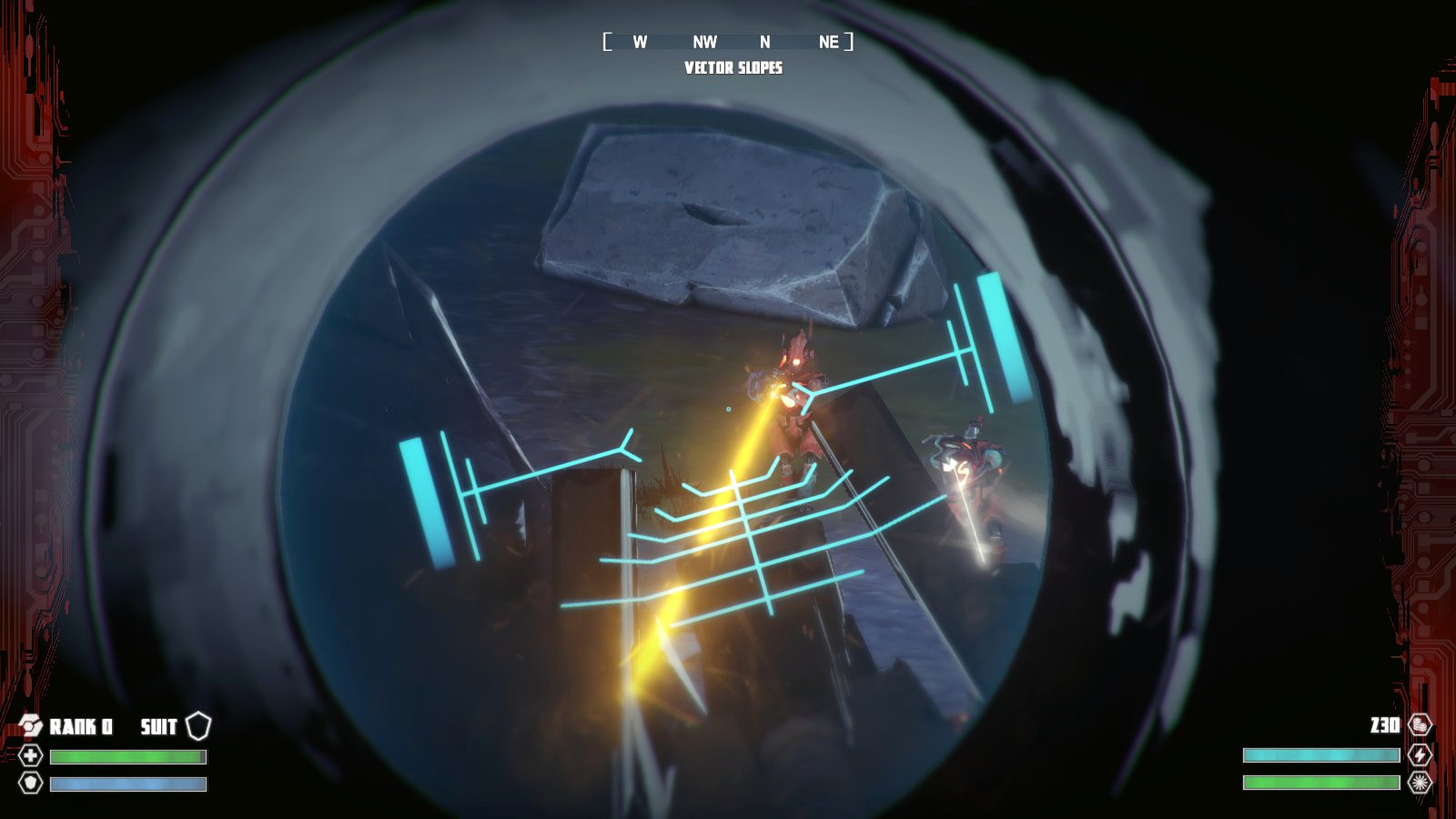The width and height of the screenshot is (1456, 819).
Task: Click the compass heading strip
Action: coord(728,42)
